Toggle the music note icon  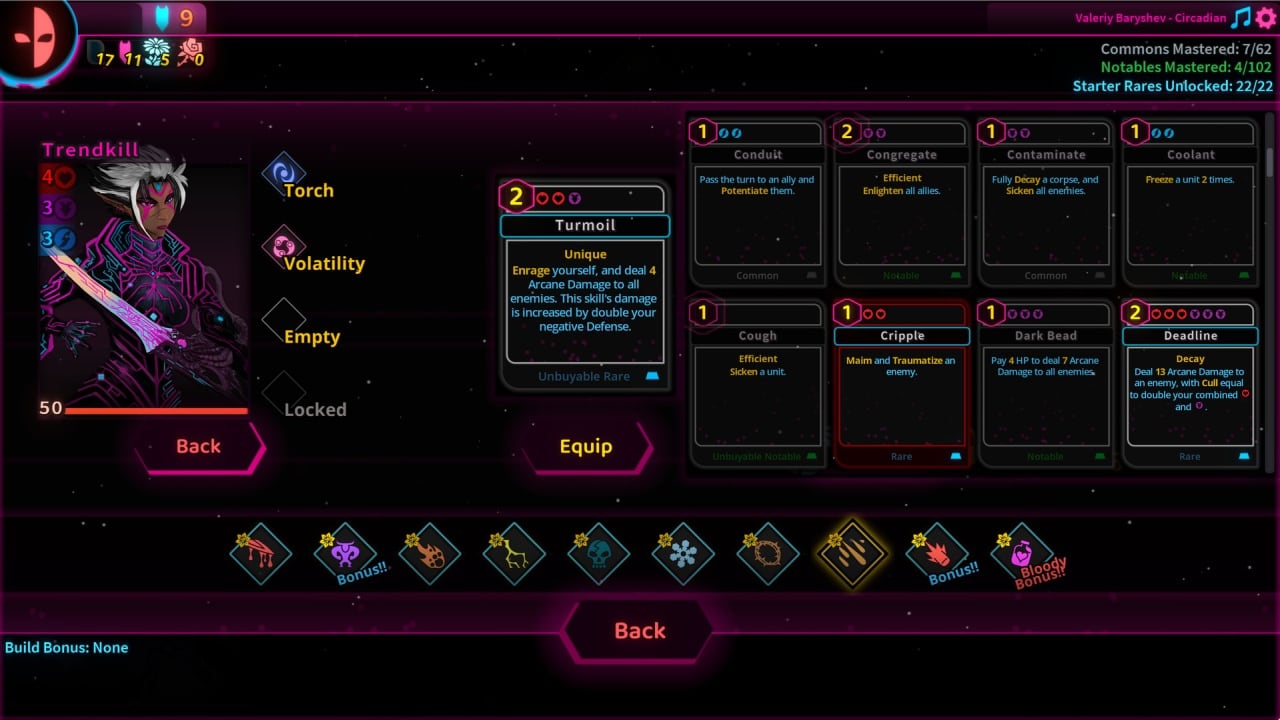1241,18
